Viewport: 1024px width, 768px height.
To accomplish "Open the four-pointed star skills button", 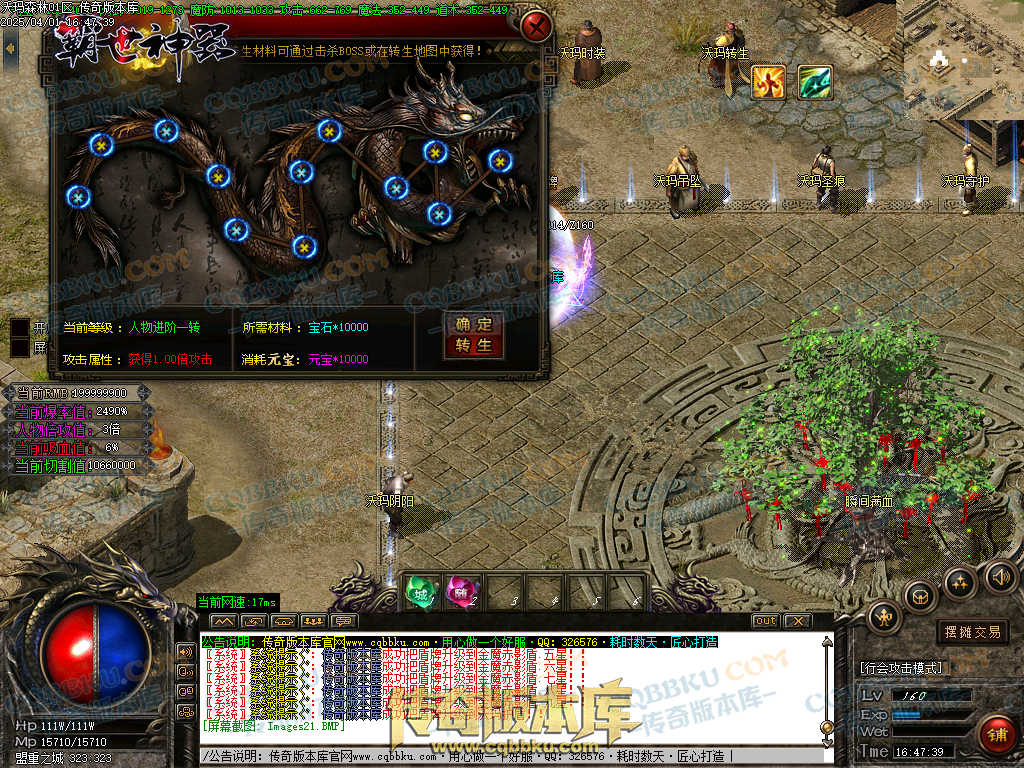I will 960,582.
